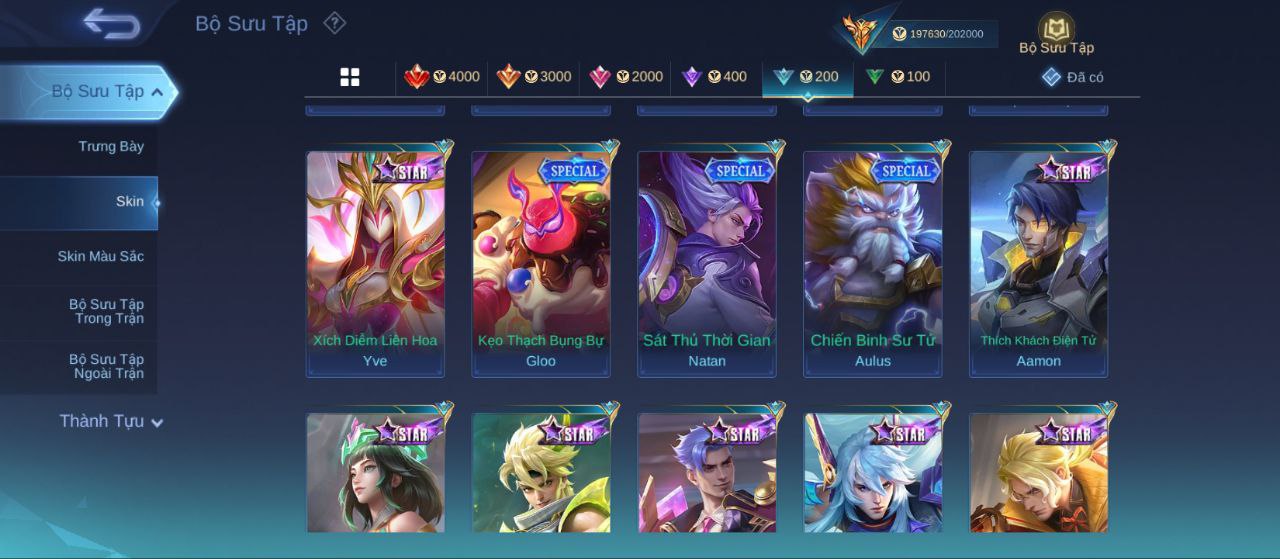Screen dimensions: 1280x559
Task: Open the collection help question mark
Action: [335, 23]
